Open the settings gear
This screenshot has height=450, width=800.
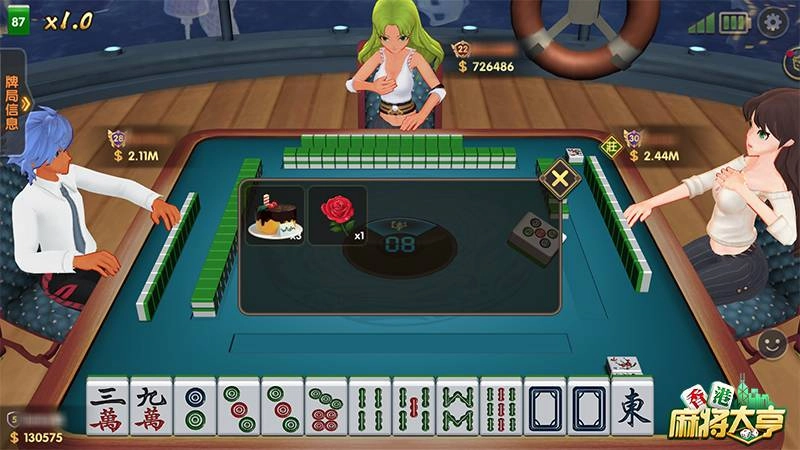[772, 22]
